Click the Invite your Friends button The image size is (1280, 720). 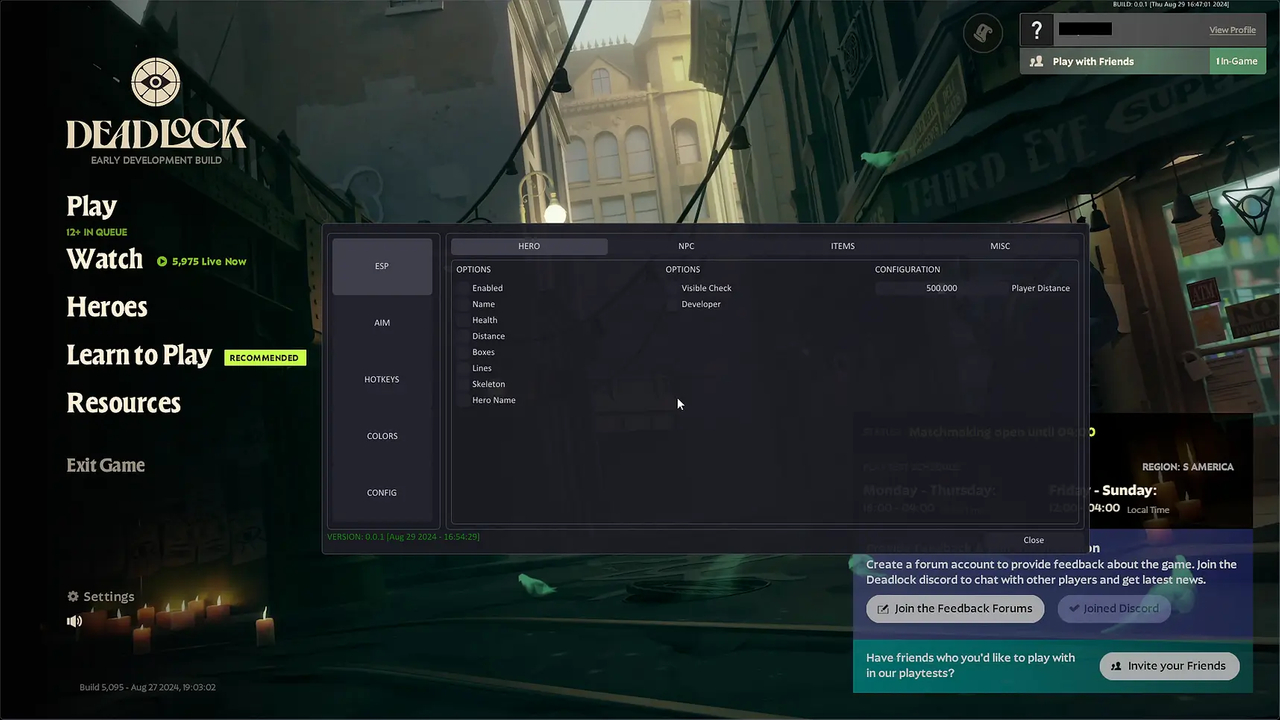(x=1169, y=665)
